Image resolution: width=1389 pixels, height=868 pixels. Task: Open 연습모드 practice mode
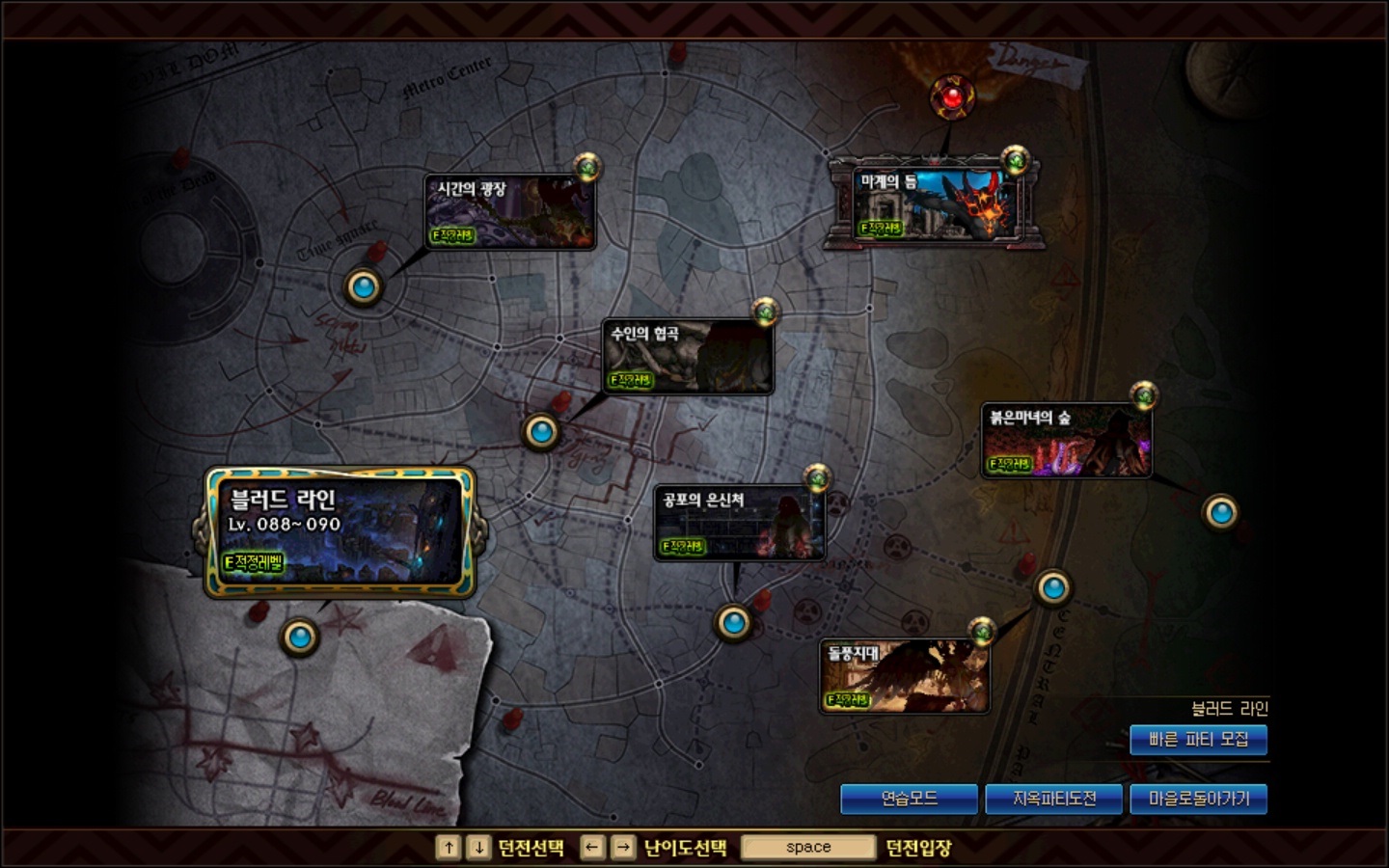[x=909, y=799]
